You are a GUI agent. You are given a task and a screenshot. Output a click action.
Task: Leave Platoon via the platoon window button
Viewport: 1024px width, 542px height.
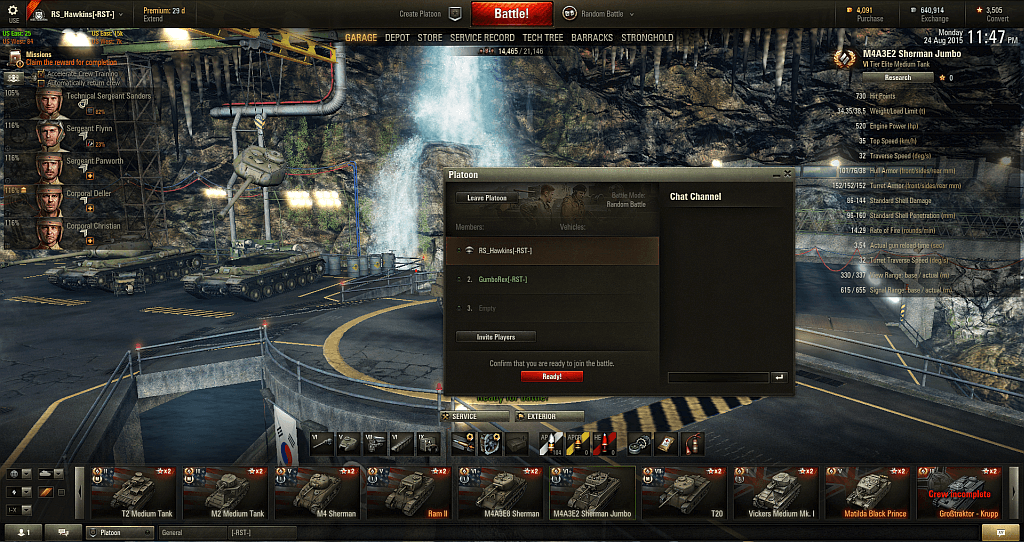click(x=487, y=198)
